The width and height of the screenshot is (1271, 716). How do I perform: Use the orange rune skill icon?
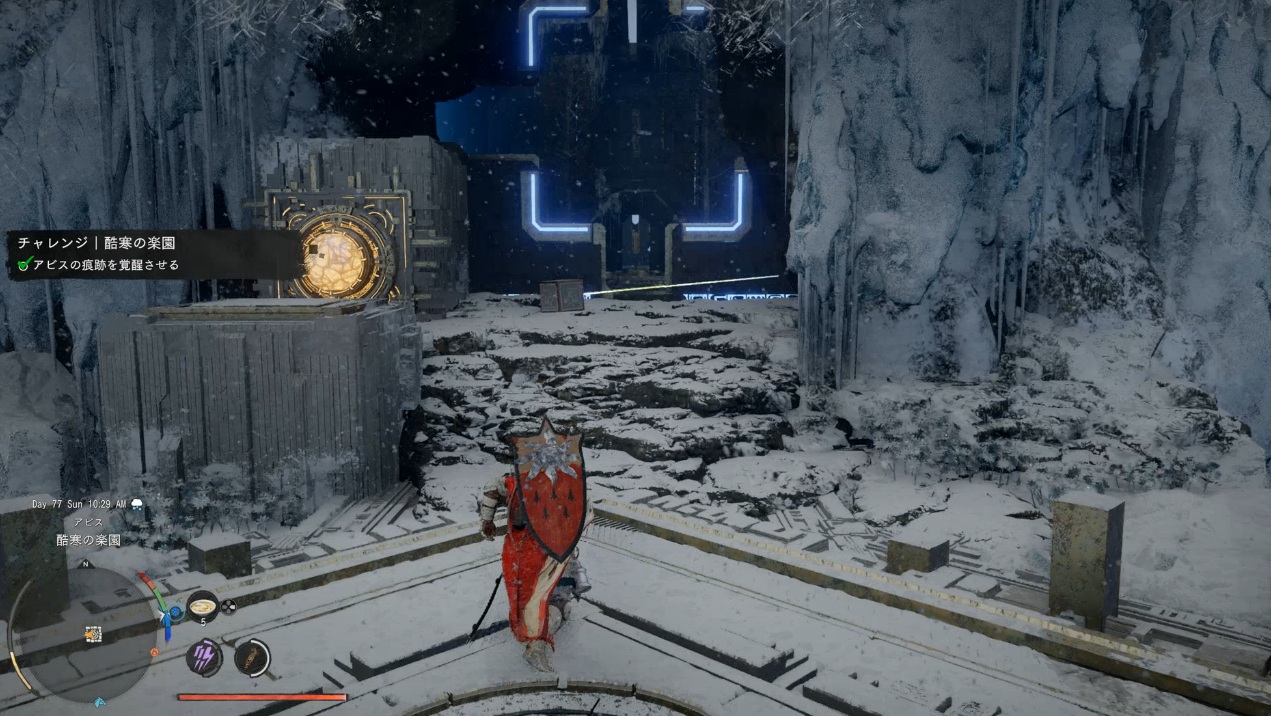[x=252, y=657]
